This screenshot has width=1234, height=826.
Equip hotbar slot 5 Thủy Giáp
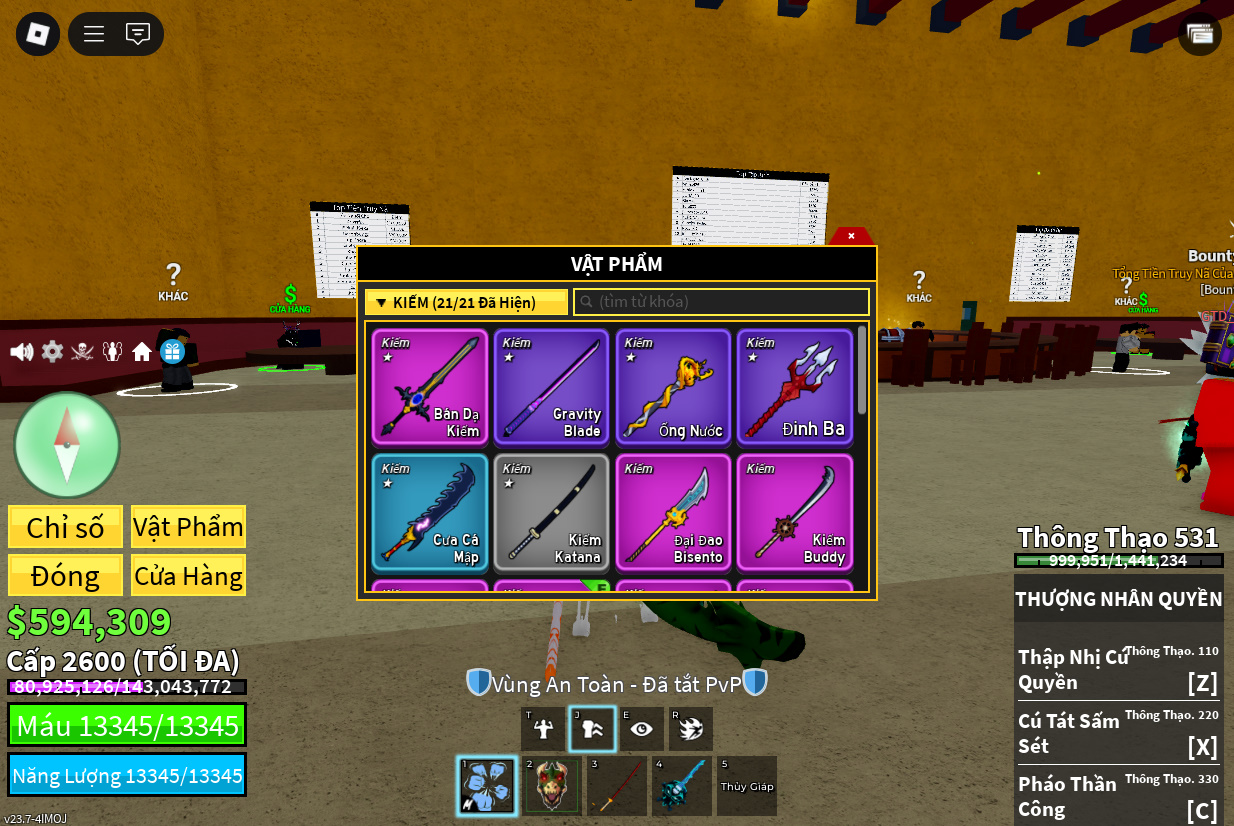[747, 785]
